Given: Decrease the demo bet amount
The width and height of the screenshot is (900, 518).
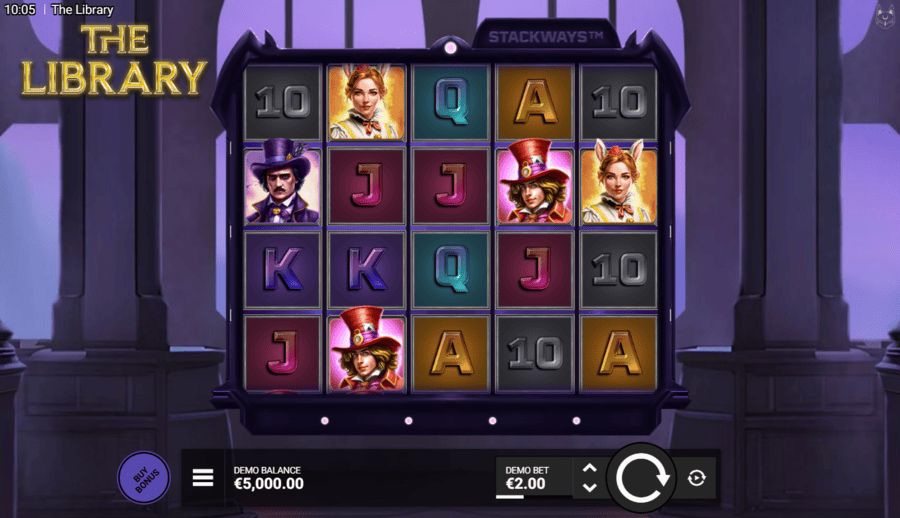Looking at the screenshot, I should pos(590,487).
